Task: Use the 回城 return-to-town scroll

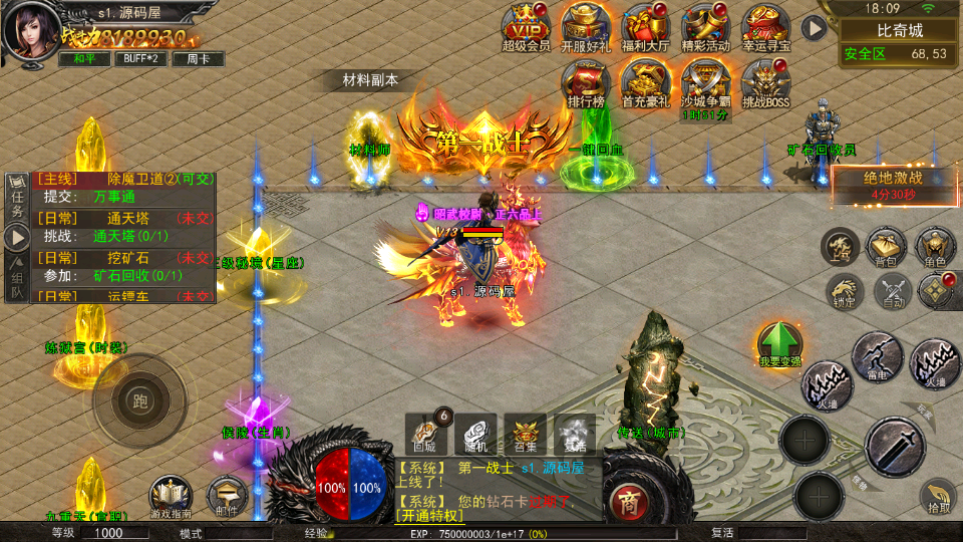Action: [x=425, y=435]
